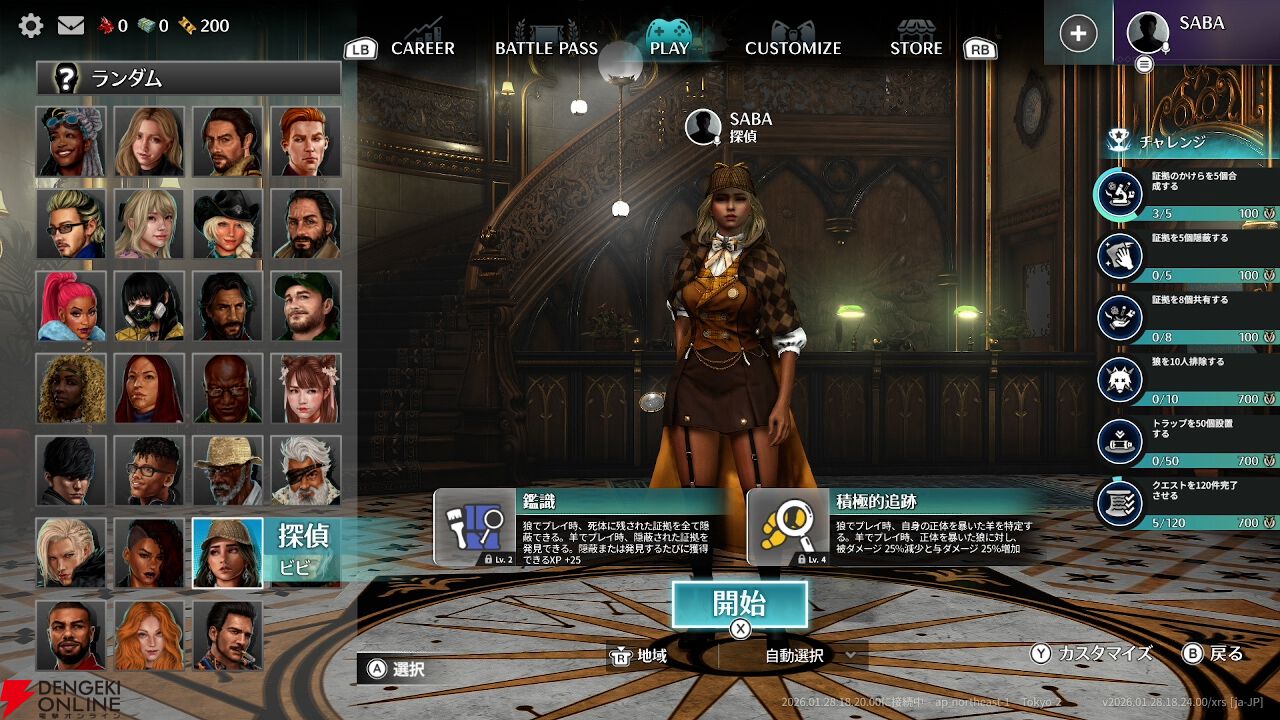1280x720 pixels.
Task: Pick the pink-haired character portrait
Action: click(71, 305)
